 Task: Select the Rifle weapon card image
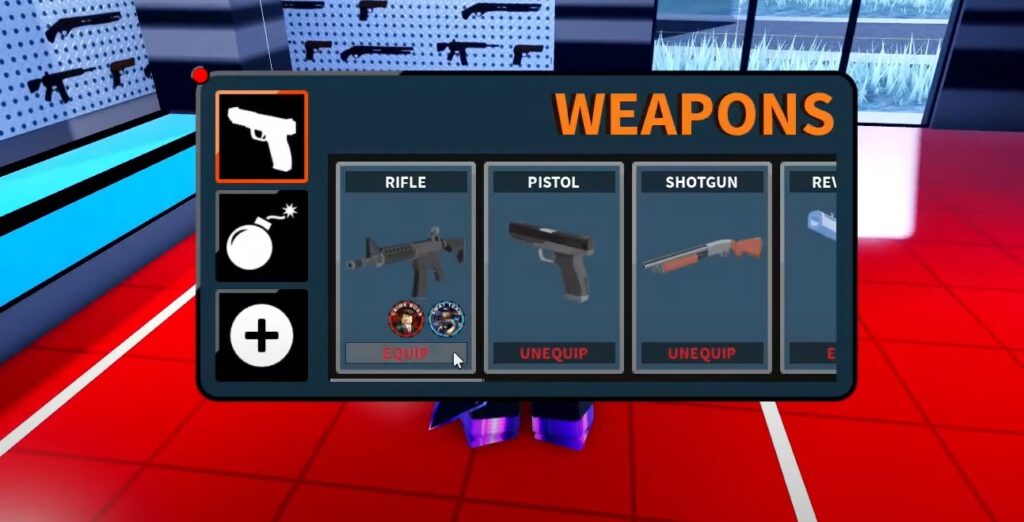point(405,259)
